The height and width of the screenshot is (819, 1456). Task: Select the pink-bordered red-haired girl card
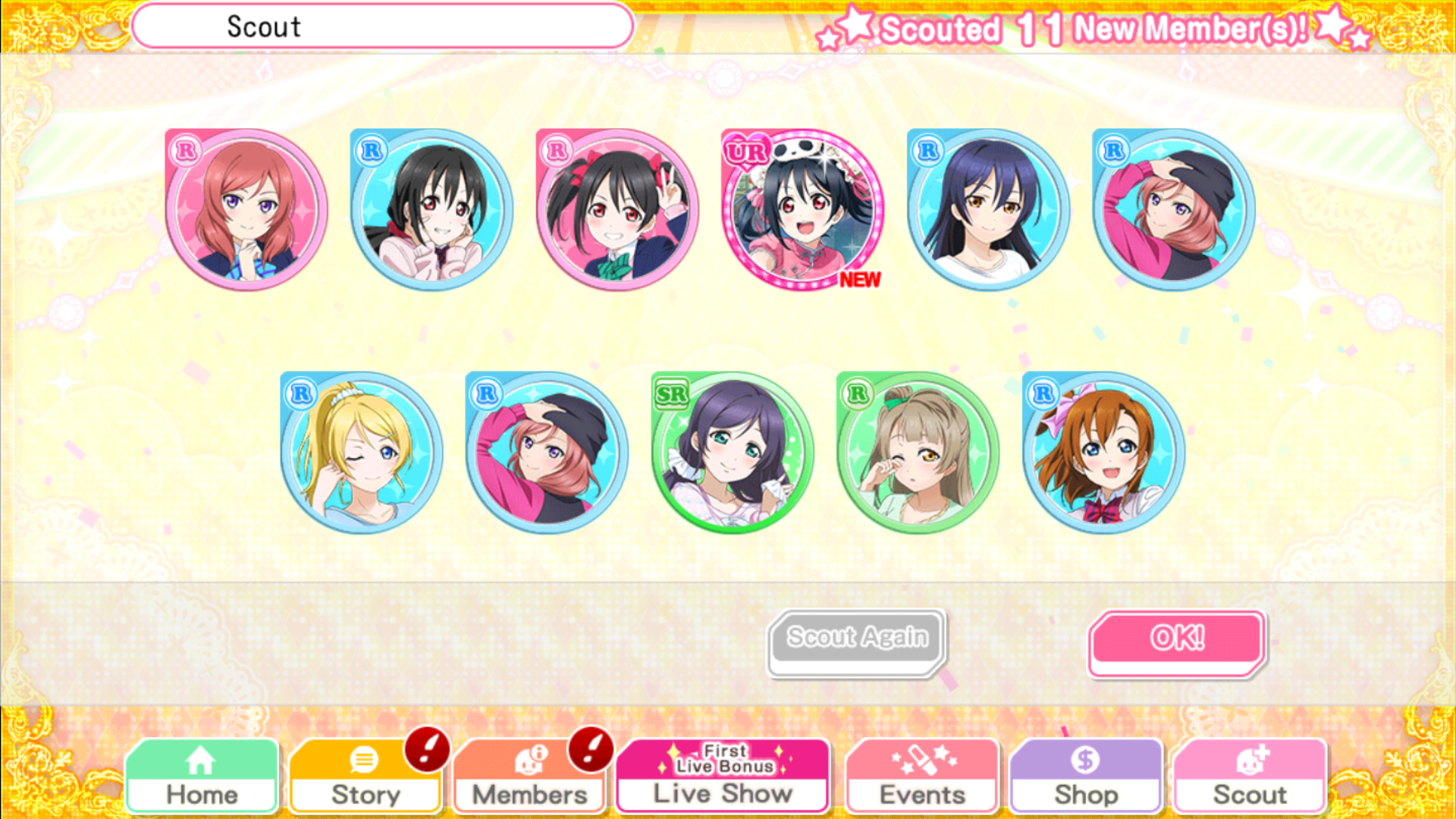246,209
